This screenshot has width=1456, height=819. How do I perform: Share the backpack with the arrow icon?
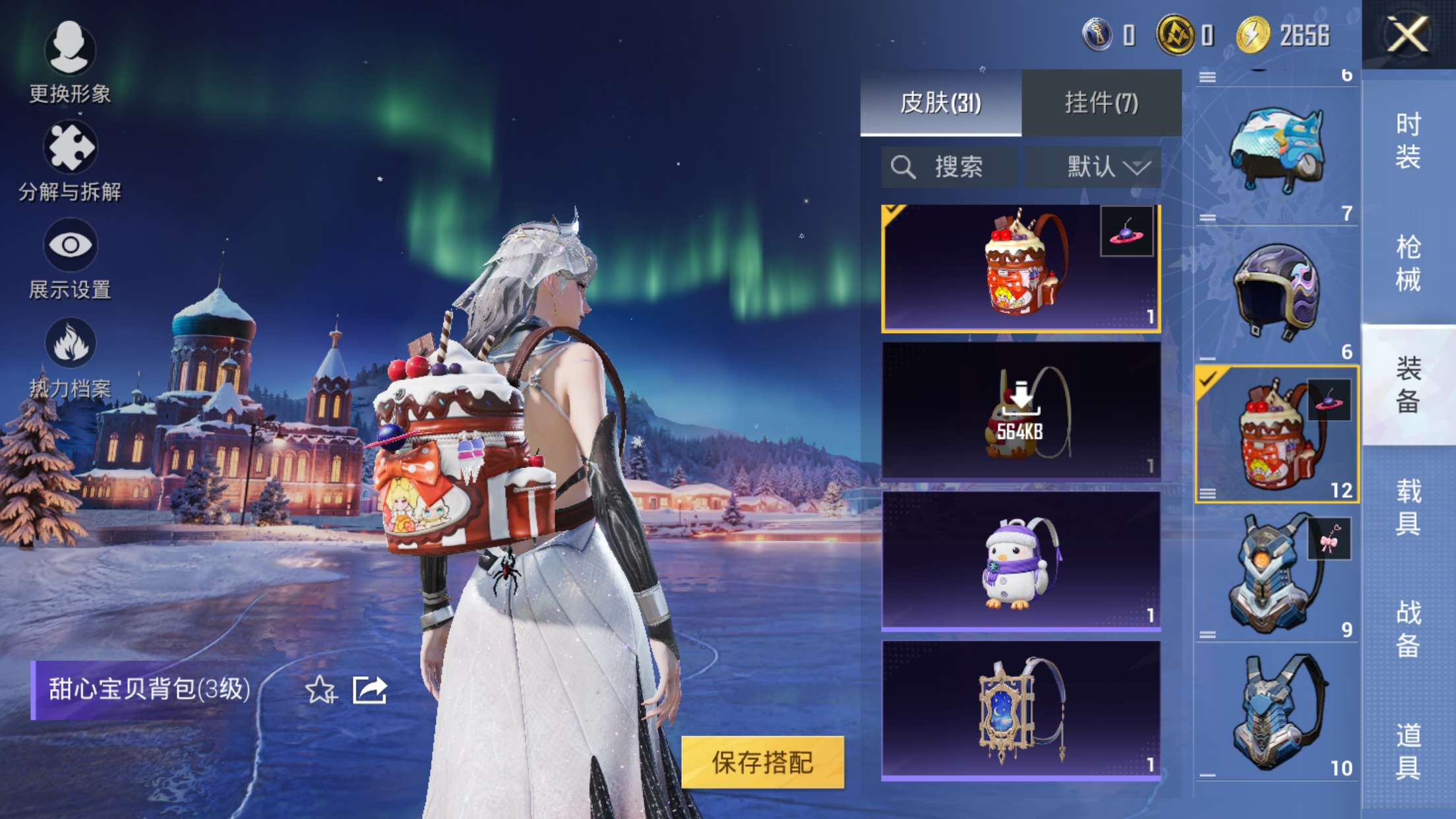tap(369, 690)
